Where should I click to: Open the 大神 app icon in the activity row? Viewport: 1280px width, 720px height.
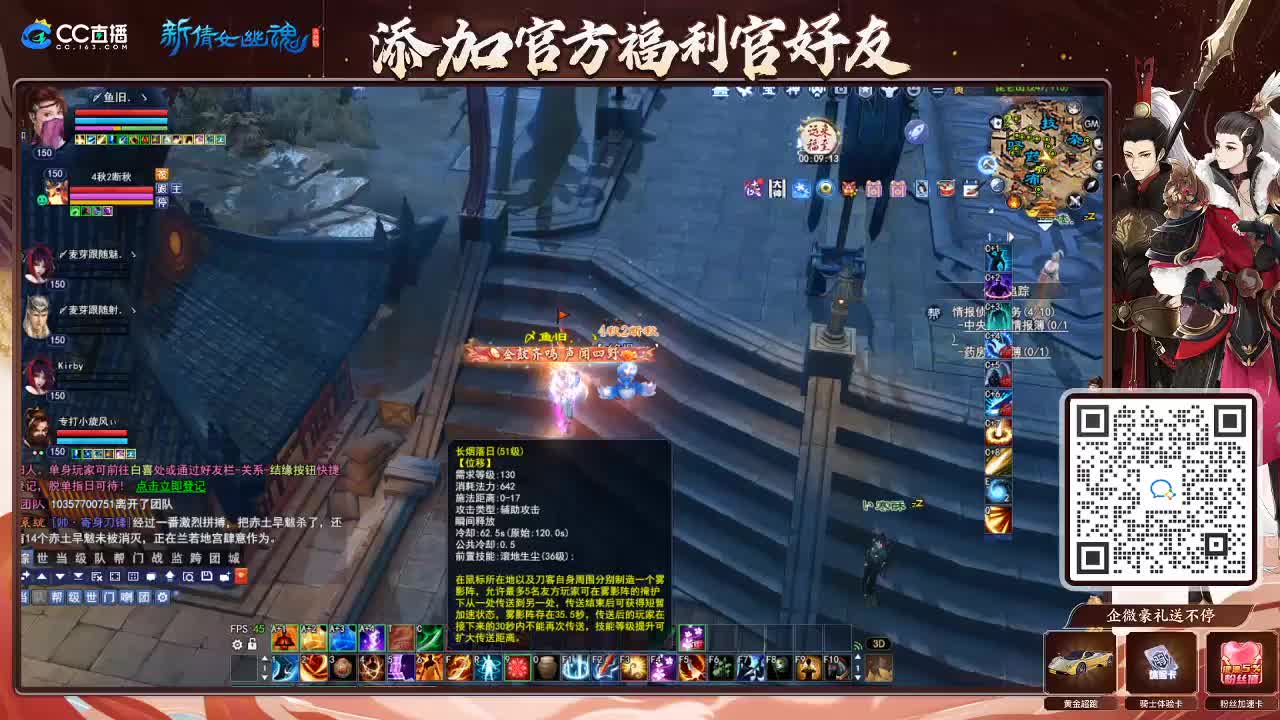775,188
